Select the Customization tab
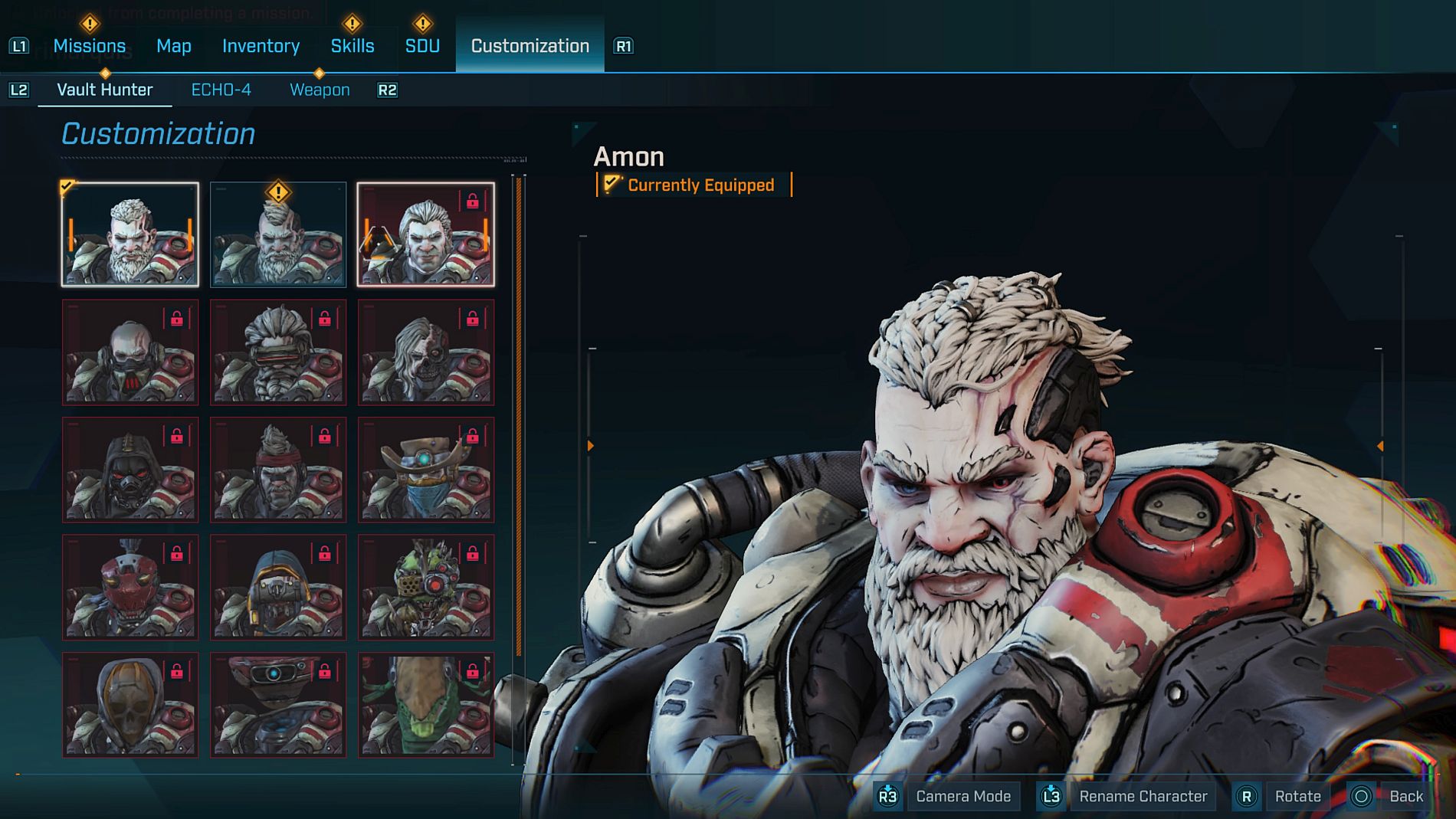 (530, 46)
